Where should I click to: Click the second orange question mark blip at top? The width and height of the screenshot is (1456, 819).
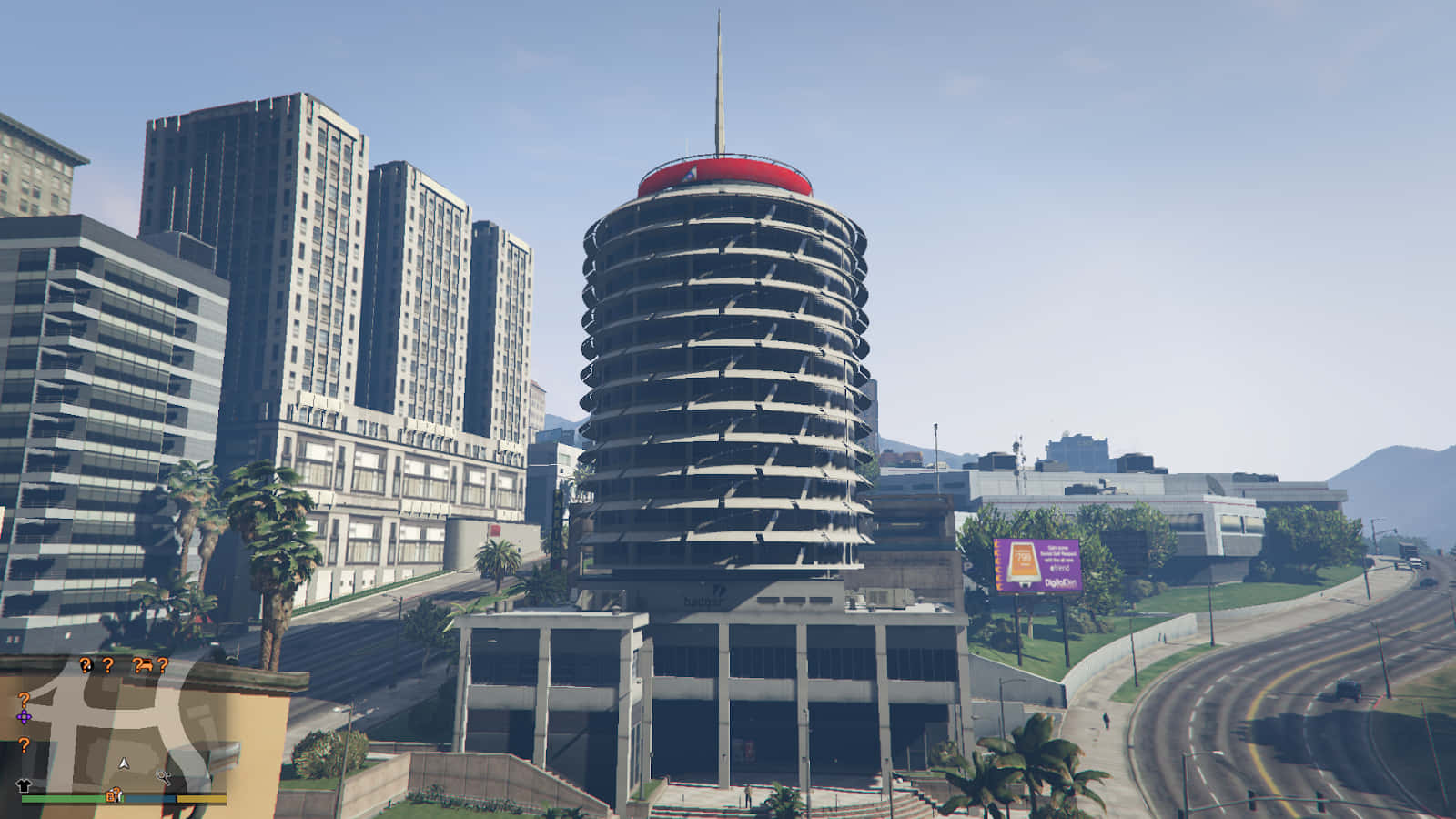(107, 665)
